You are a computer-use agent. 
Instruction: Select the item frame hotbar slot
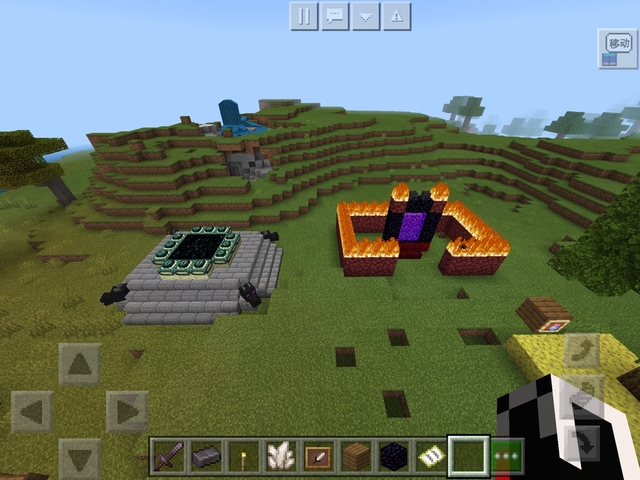[x=317, y=457]
